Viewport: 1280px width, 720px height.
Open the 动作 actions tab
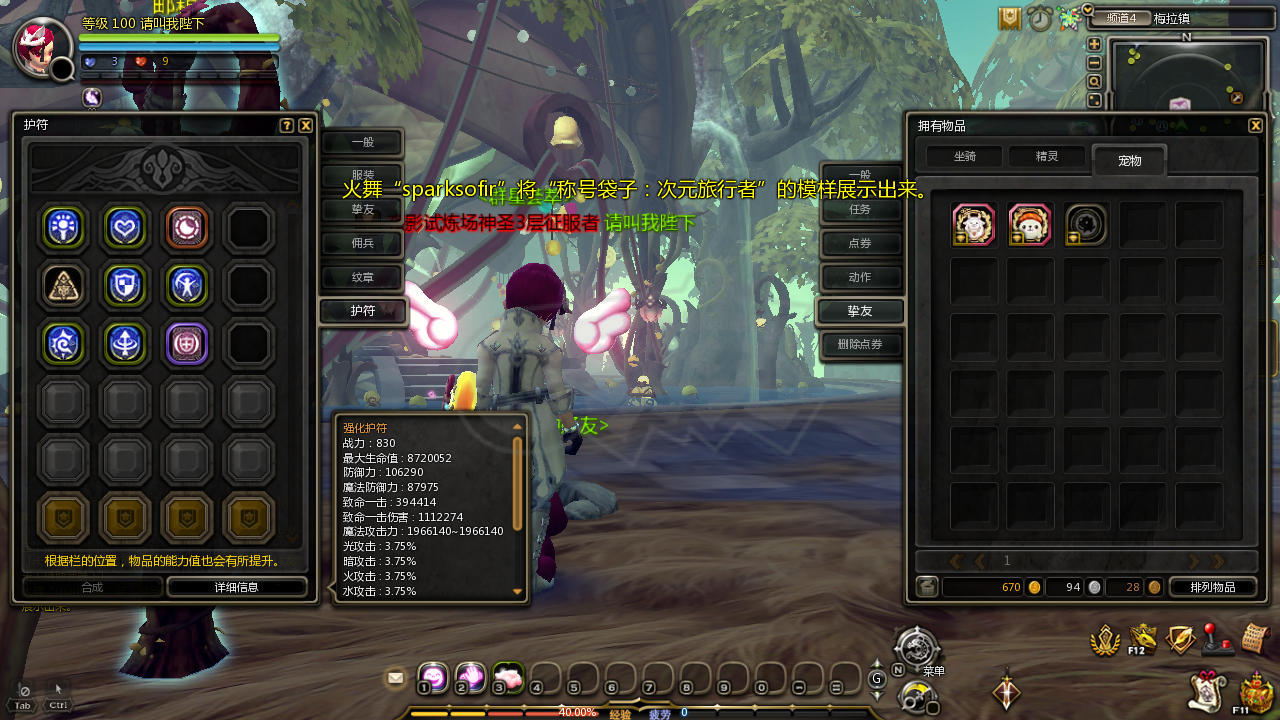(x=860, y=277)
